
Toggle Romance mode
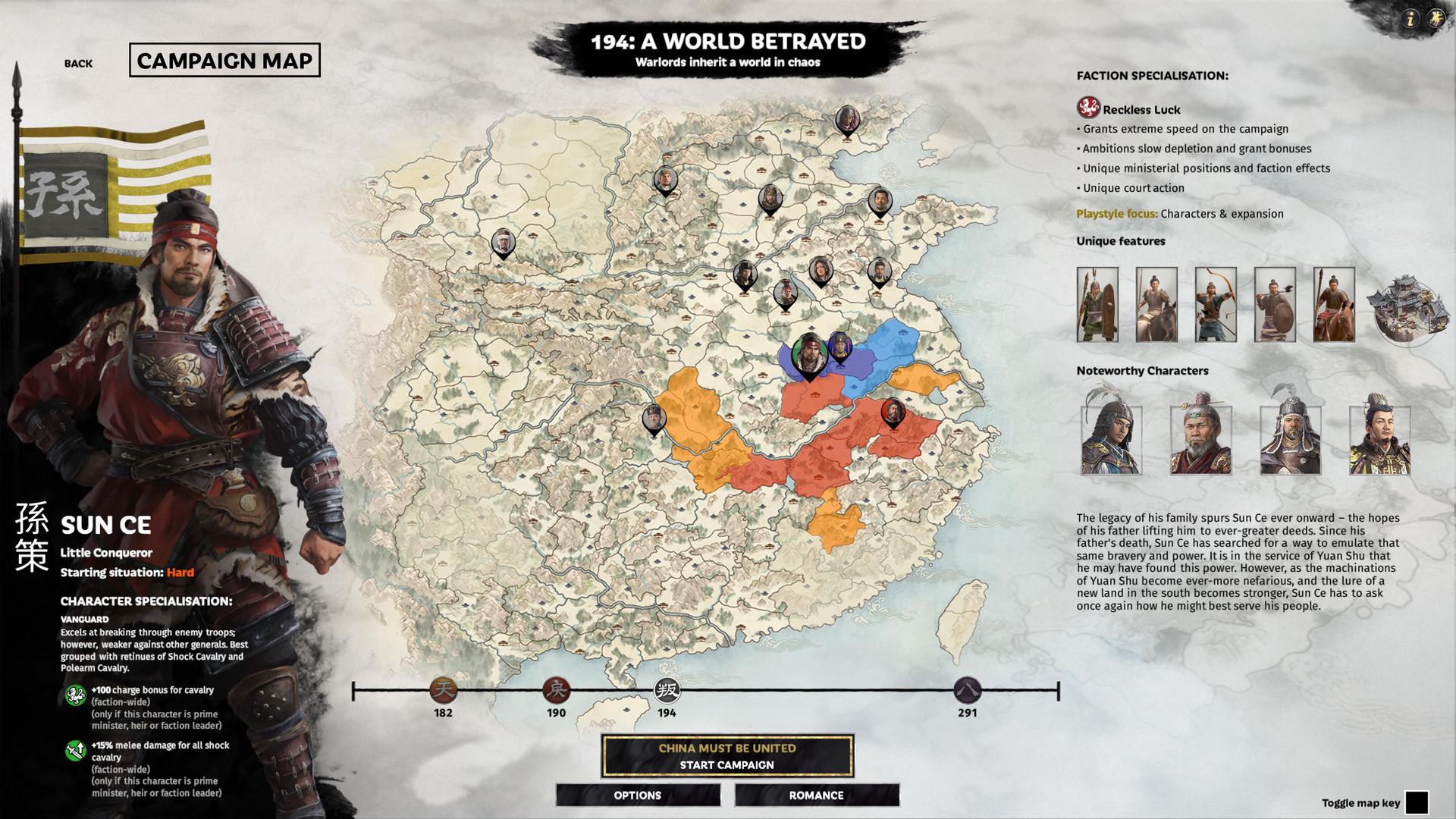pyautogui.click(x=816, y=795)
